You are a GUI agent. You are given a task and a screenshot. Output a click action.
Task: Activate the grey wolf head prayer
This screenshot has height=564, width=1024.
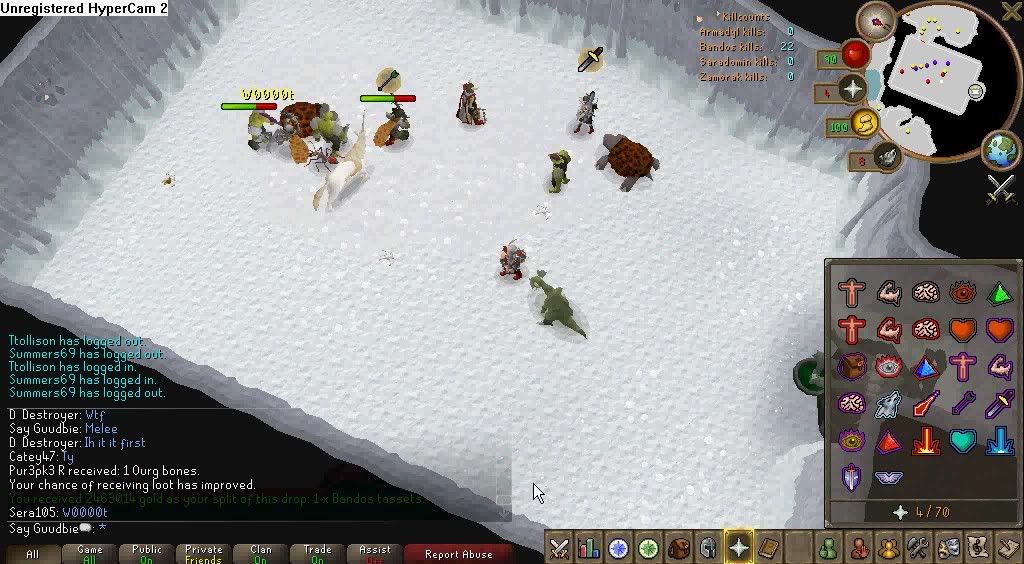888,404
